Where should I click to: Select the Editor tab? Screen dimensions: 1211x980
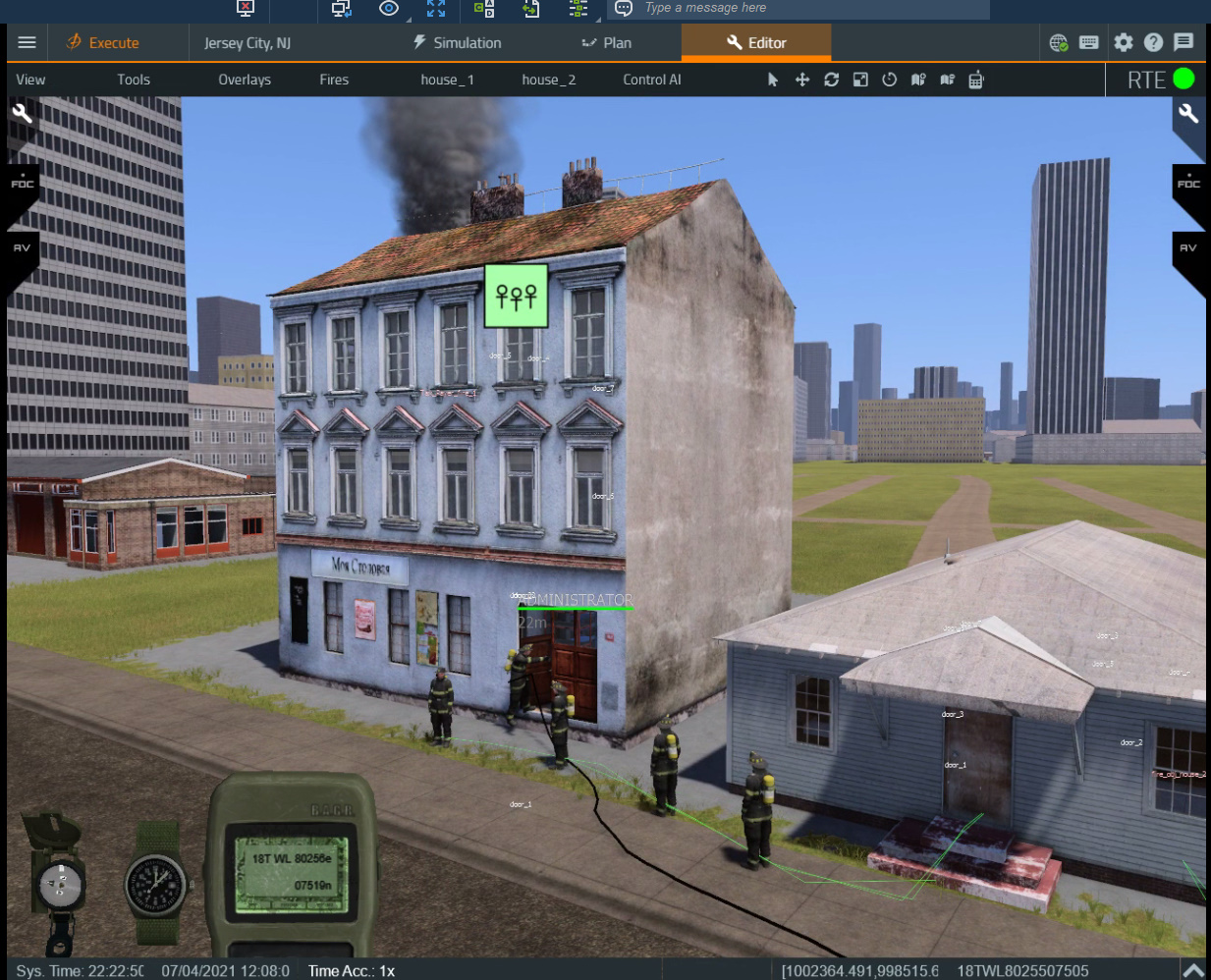tap(756, 42)
